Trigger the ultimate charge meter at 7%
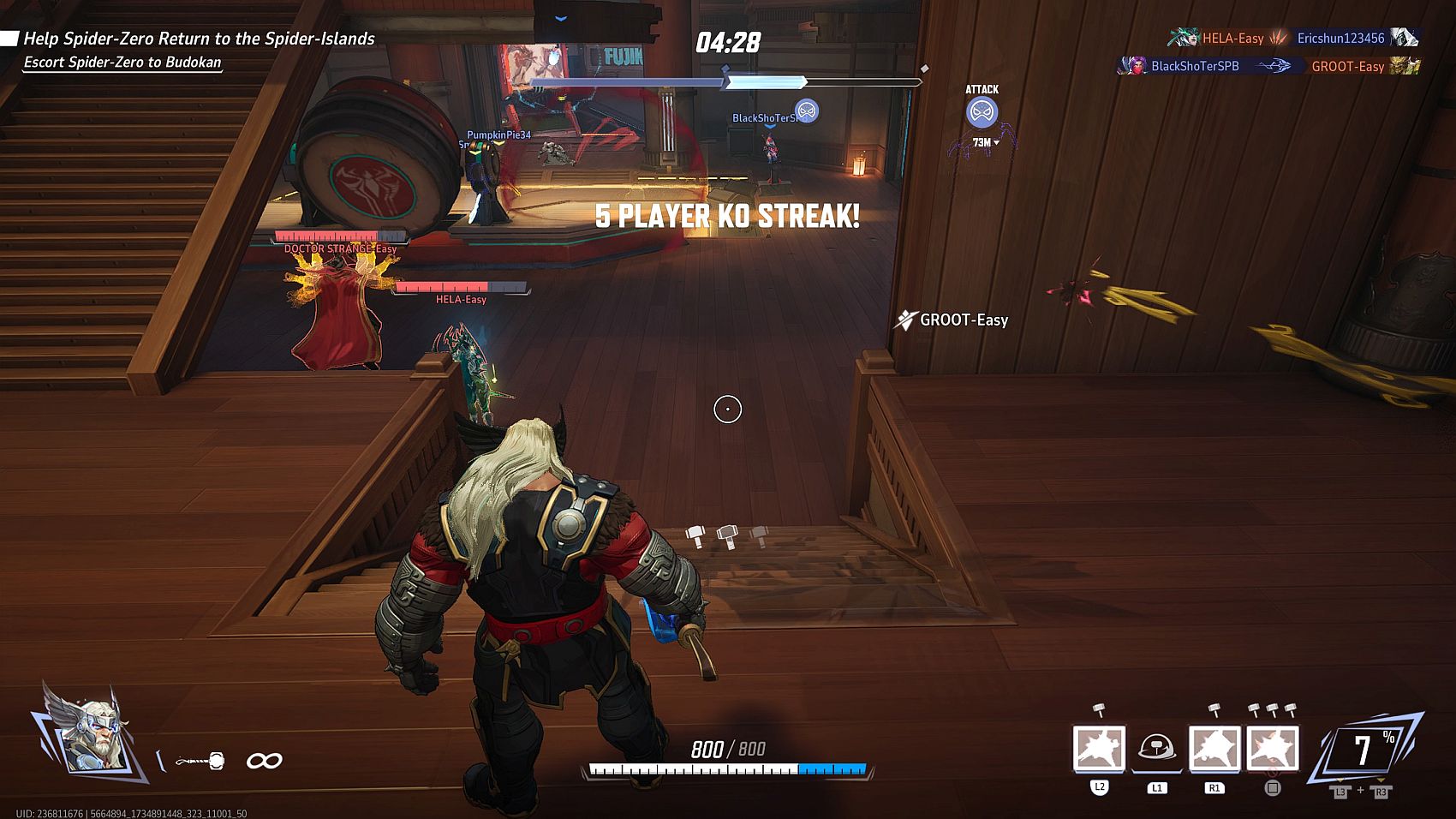 1364,750
